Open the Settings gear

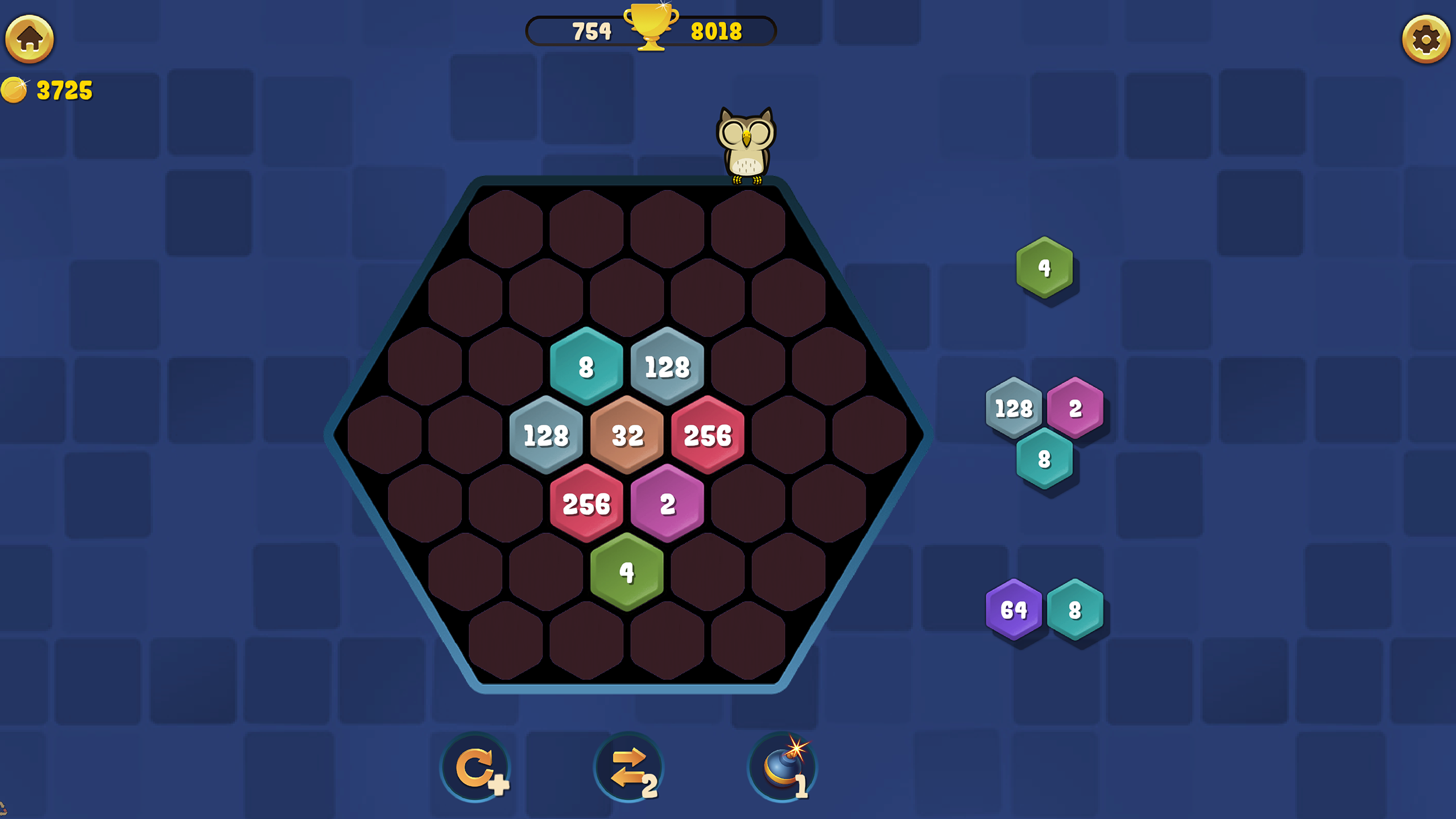pos(1425,40)
